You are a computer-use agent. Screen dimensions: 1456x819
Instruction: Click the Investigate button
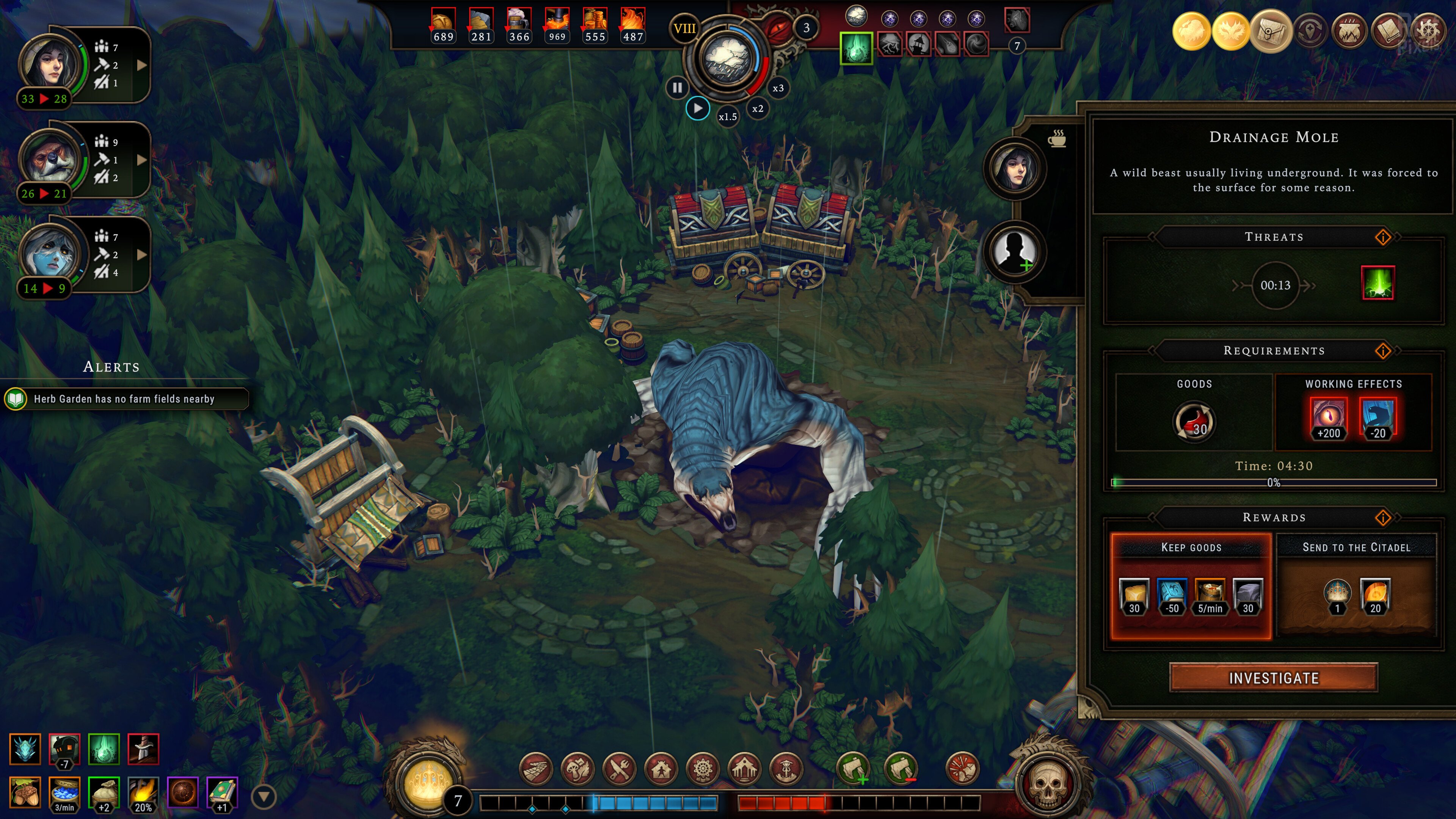1273,678
